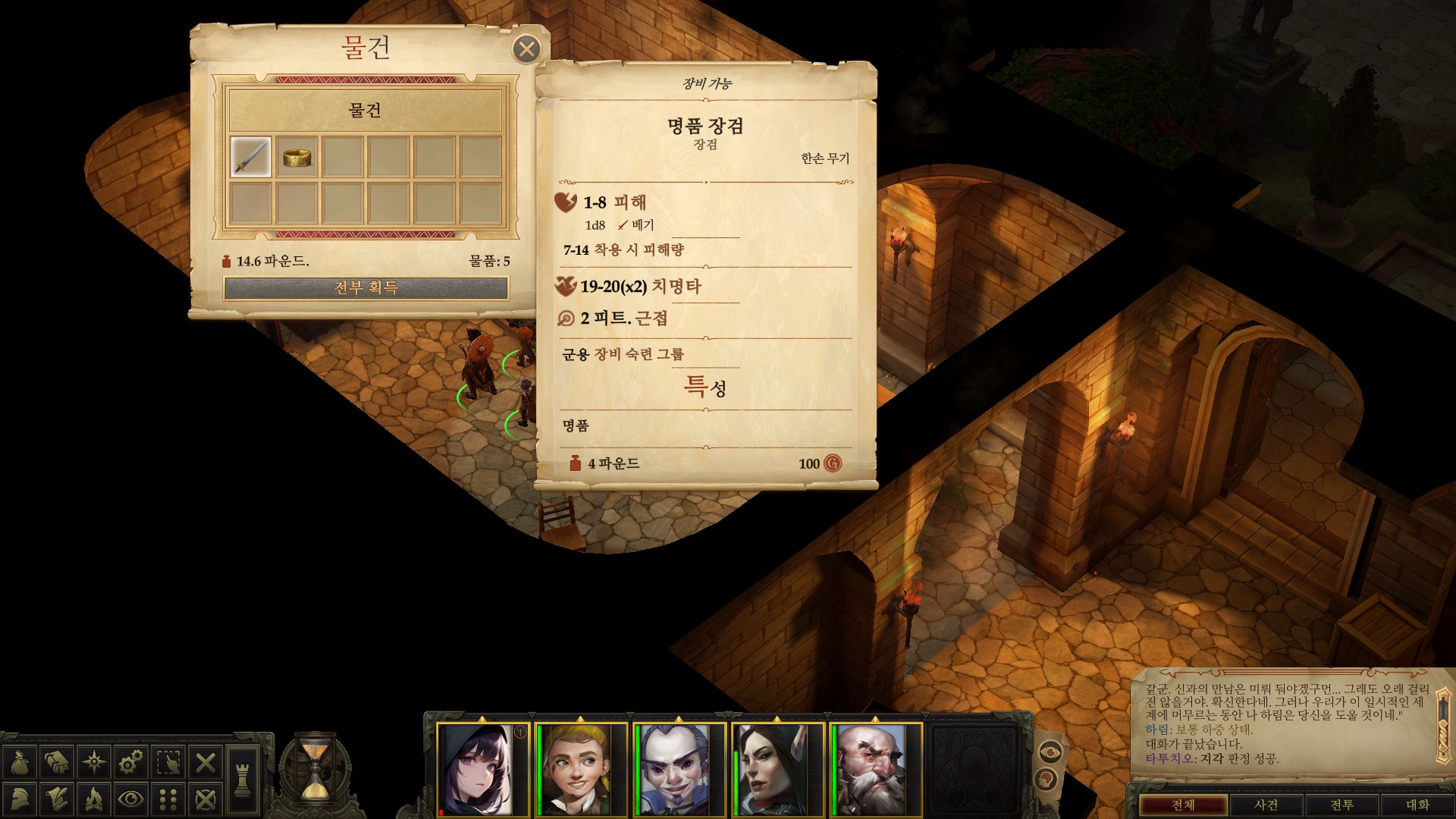Toggle stealth mode with the eye icon
Viewport: 1456px width, 819px height.
(x=130, y=800)
